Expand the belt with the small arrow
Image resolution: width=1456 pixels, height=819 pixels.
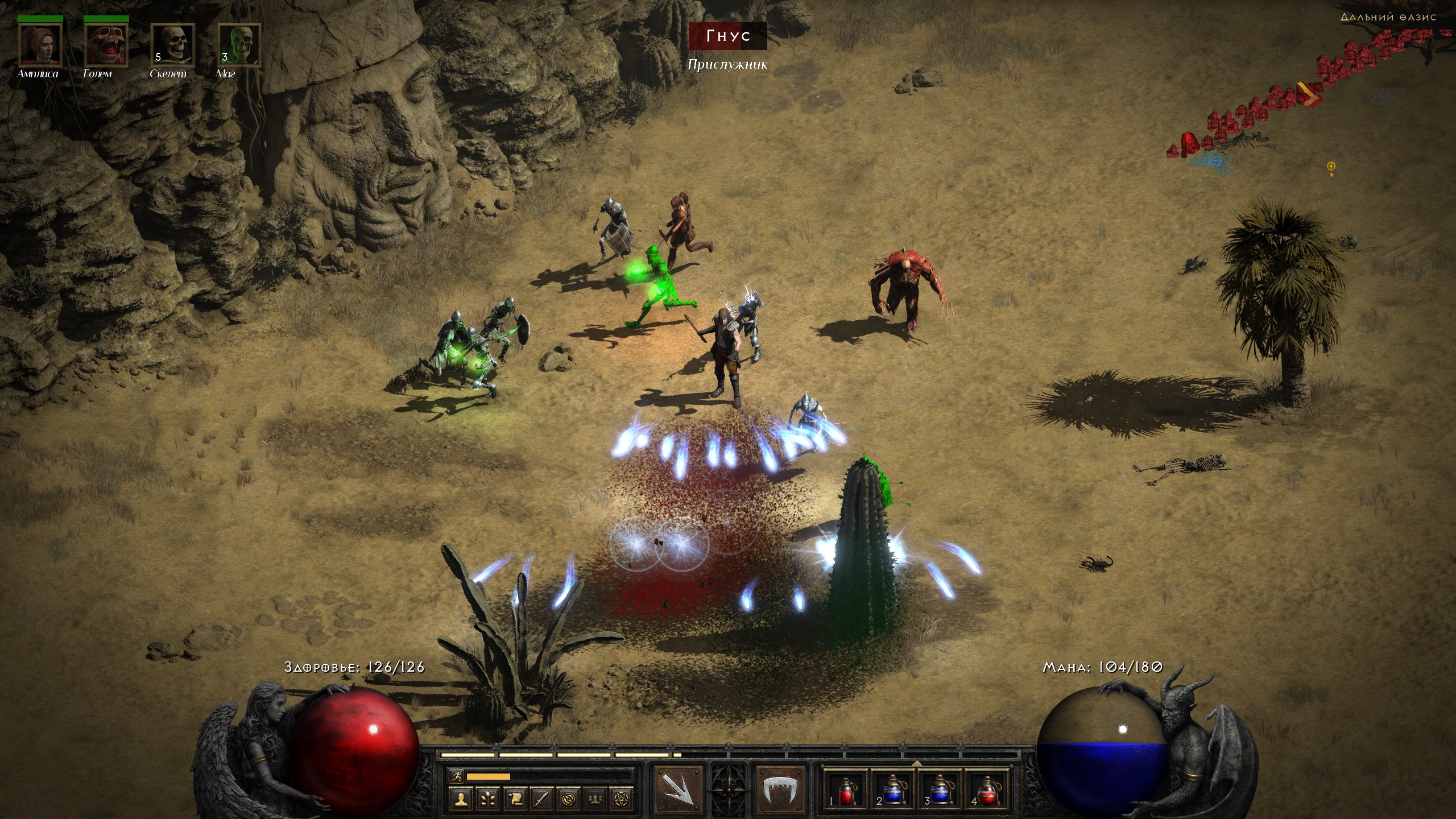tap(917, 763)
